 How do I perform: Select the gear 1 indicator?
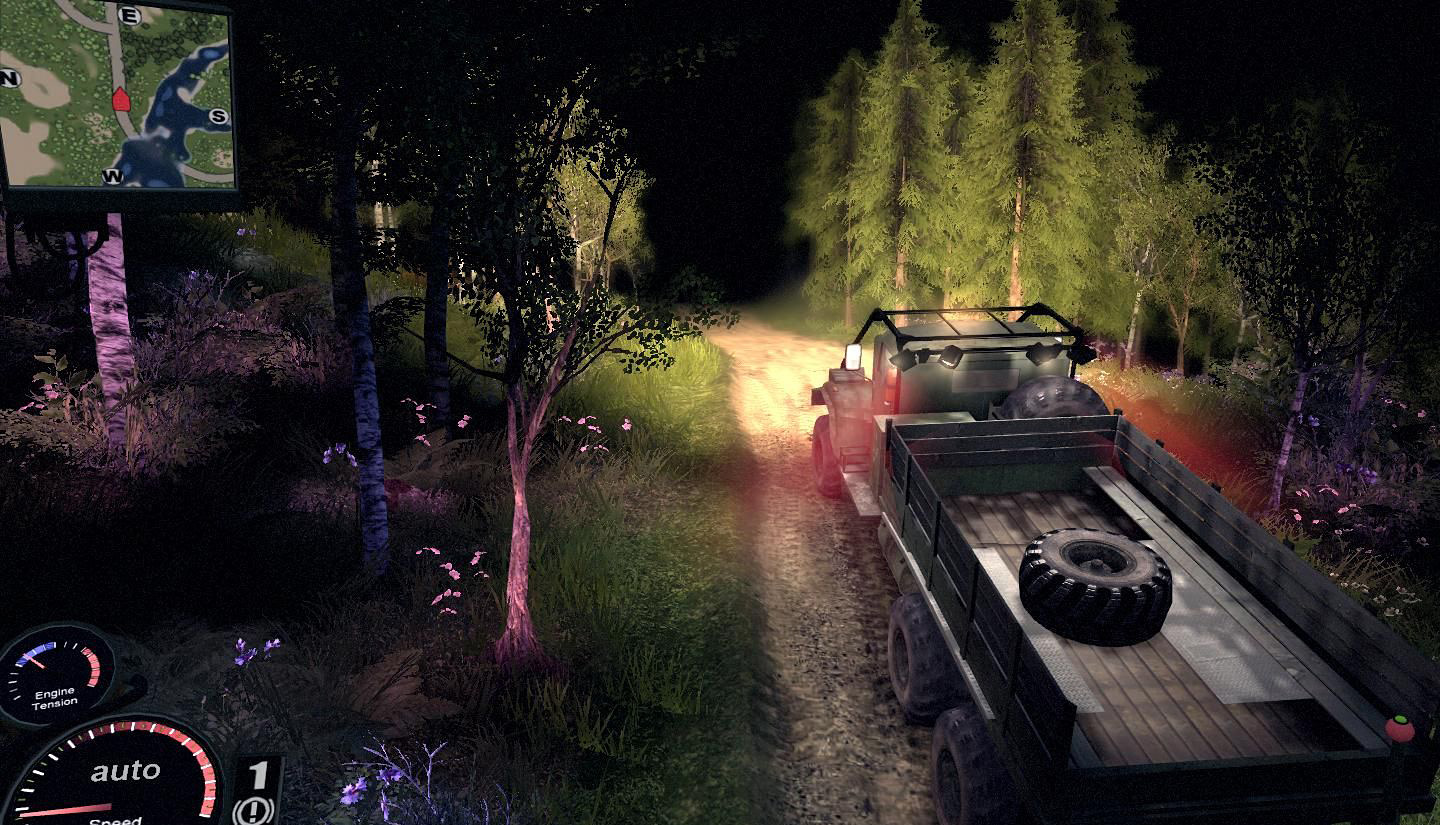click(258, 774)
